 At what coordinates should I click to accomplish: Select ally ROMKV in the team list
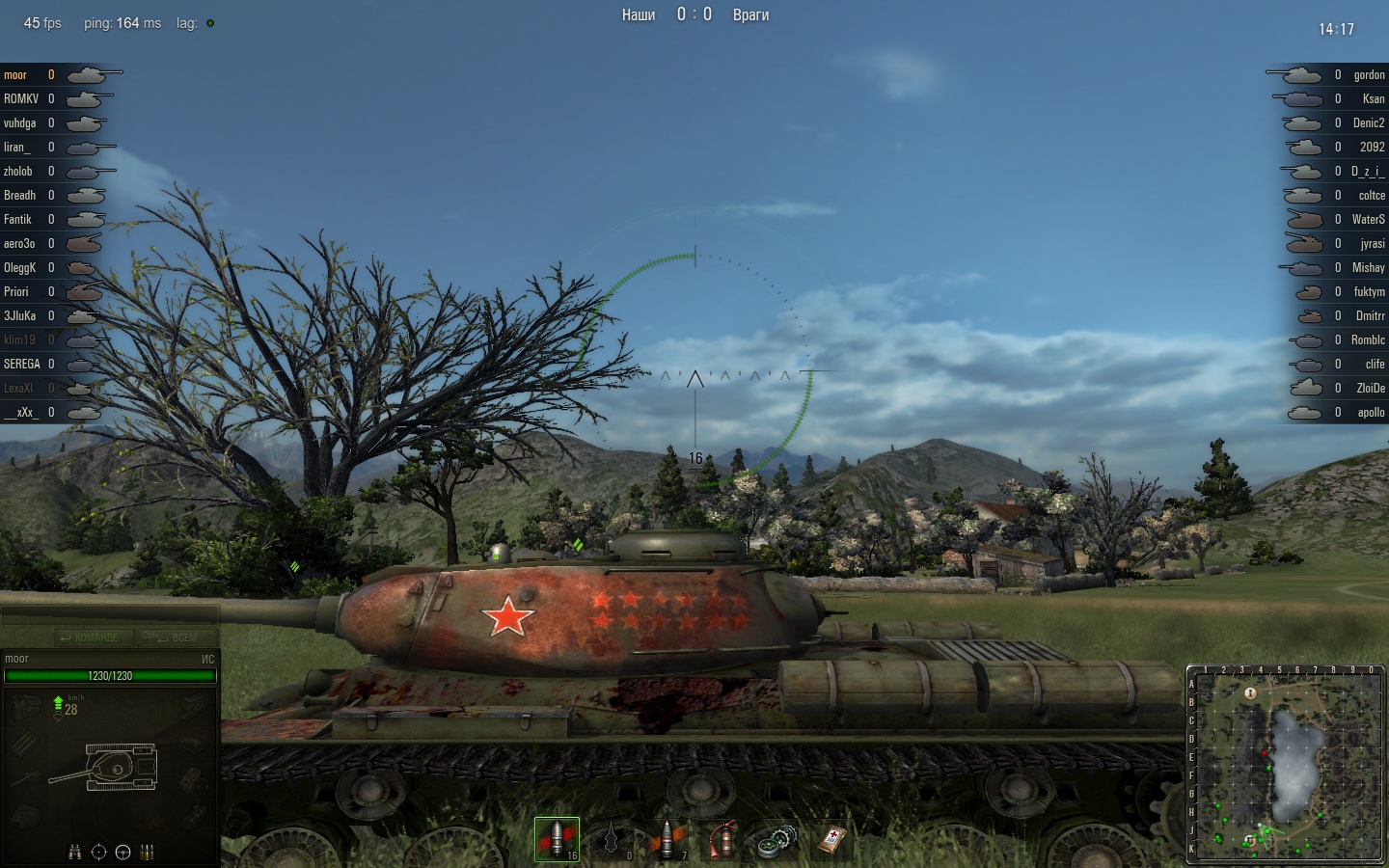click(21, 98)
